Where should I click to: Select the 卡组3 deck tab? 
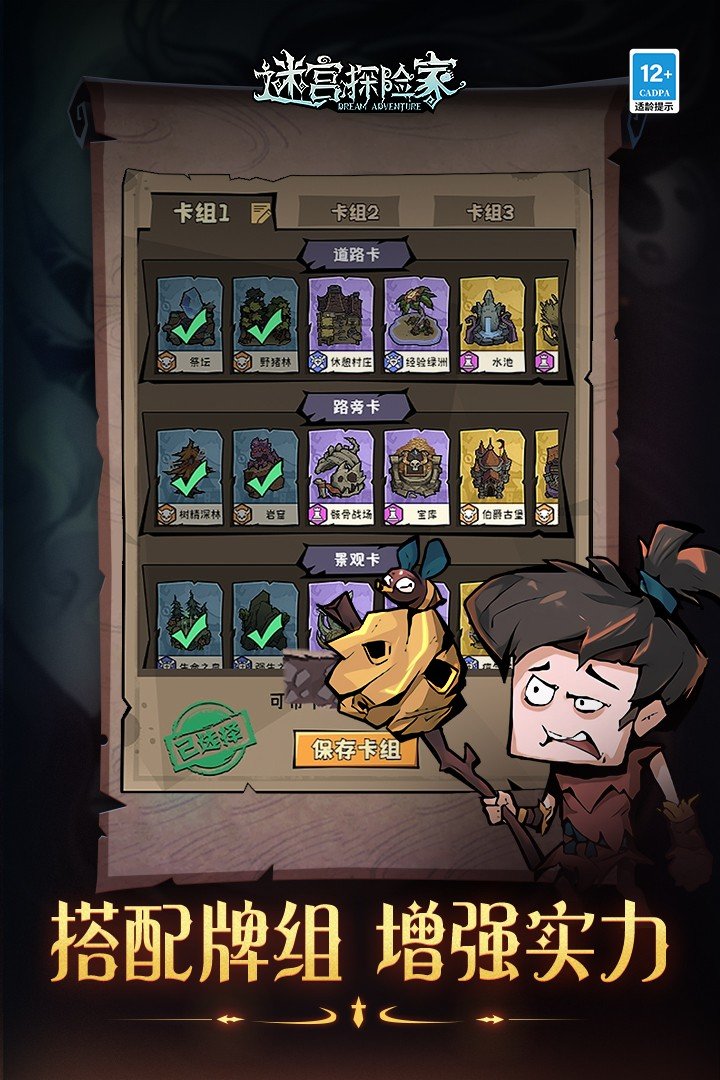coord(490,212)
